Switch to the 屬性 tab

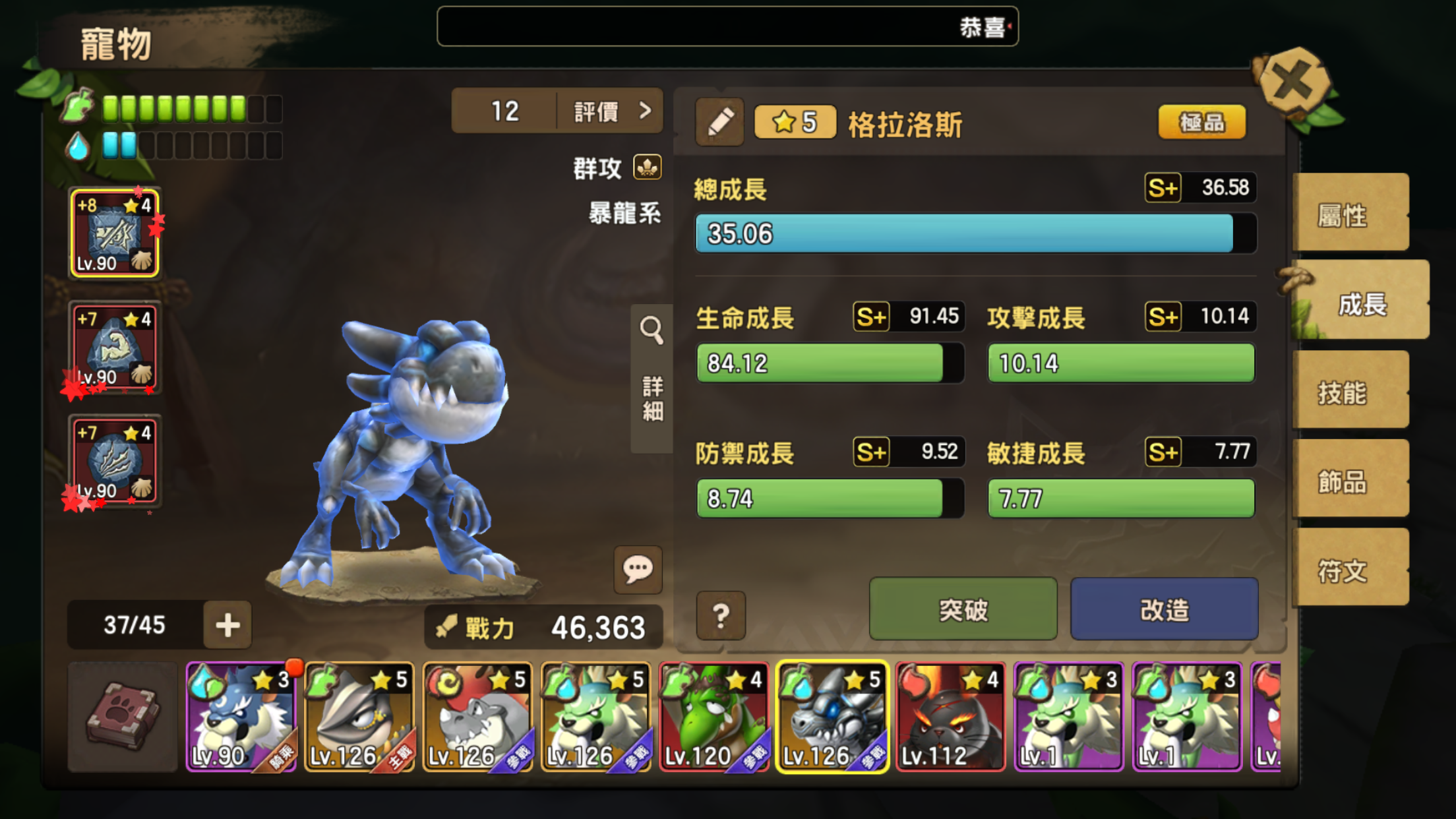coord(1349,214)
